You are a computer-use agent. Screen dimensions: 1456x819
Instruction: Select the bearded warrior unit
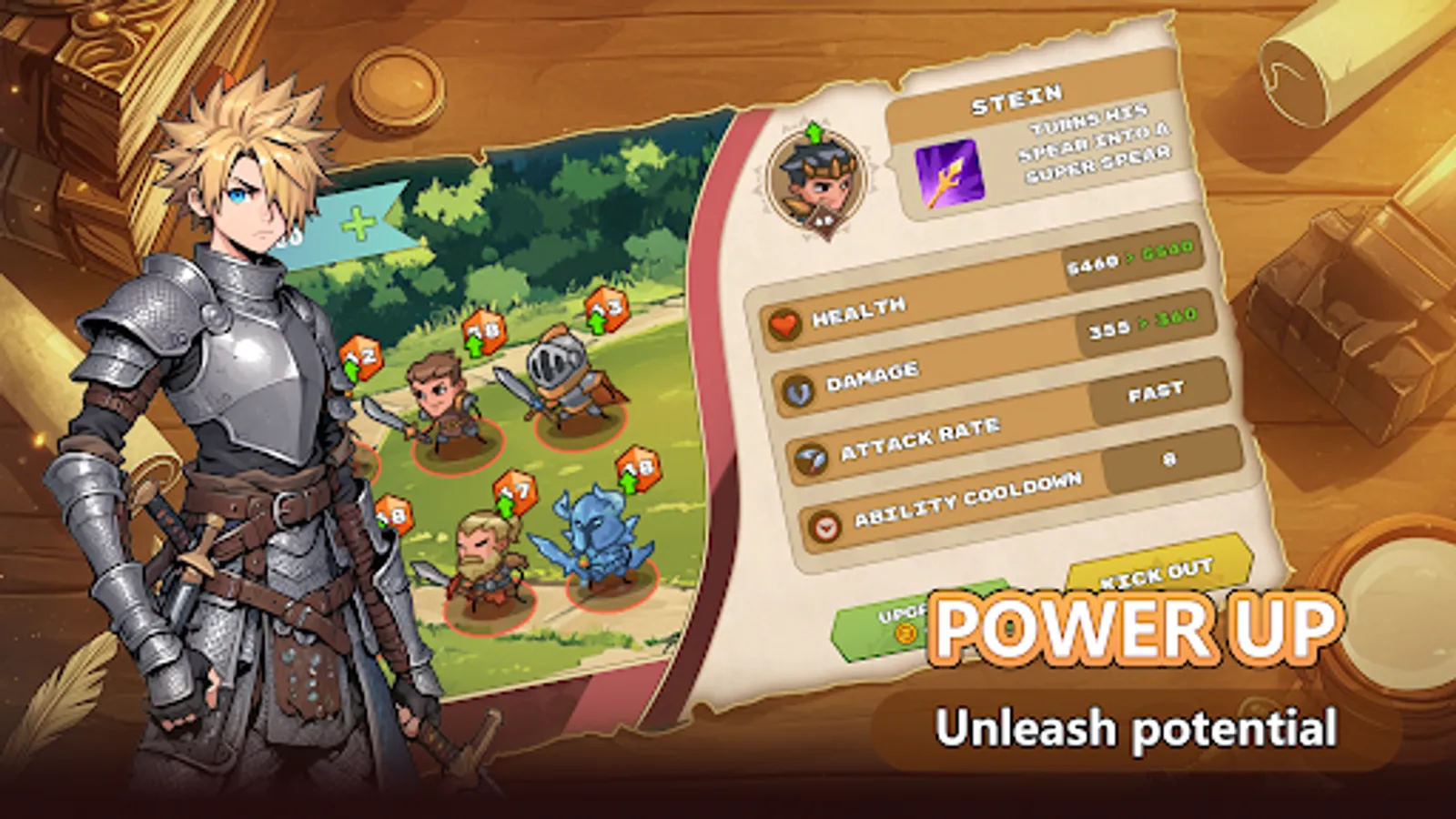click(x=484, y=555)
